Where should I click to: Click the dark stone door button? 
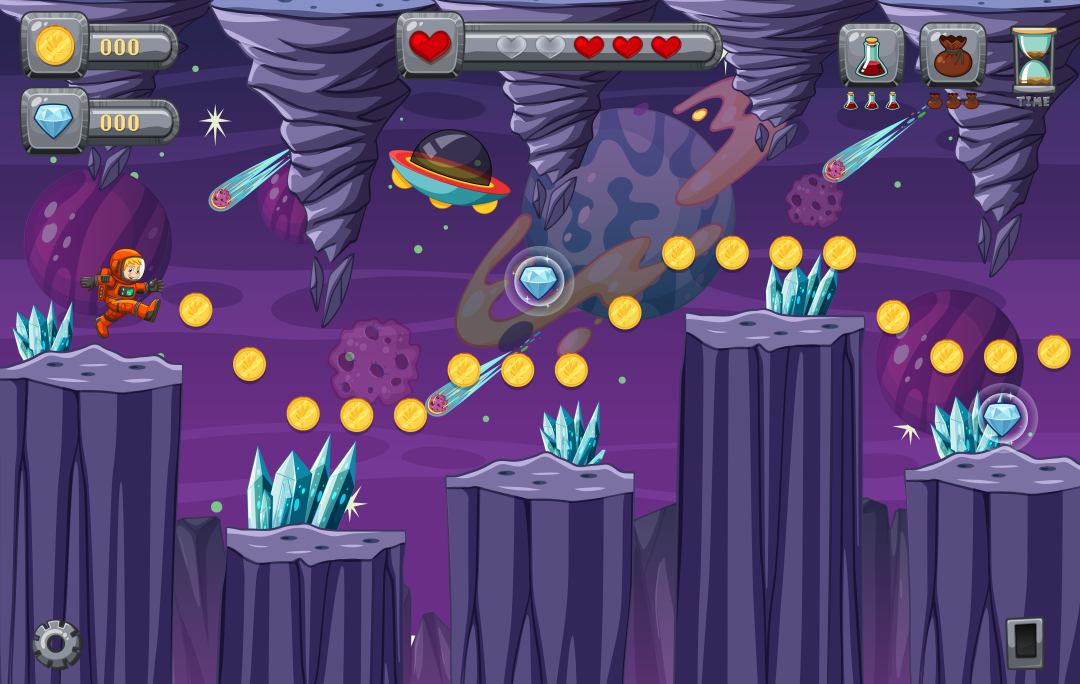1024,642
